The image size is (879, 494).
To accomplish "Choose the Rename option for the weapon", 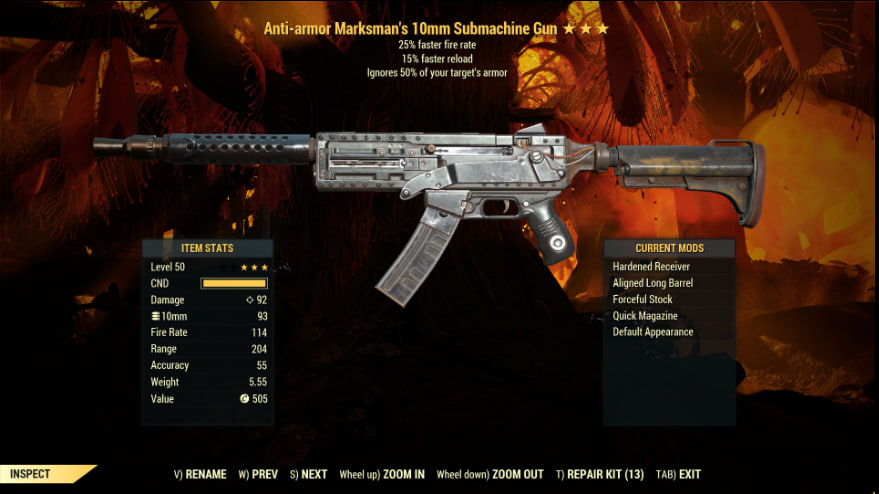I will tap(200, 474).
